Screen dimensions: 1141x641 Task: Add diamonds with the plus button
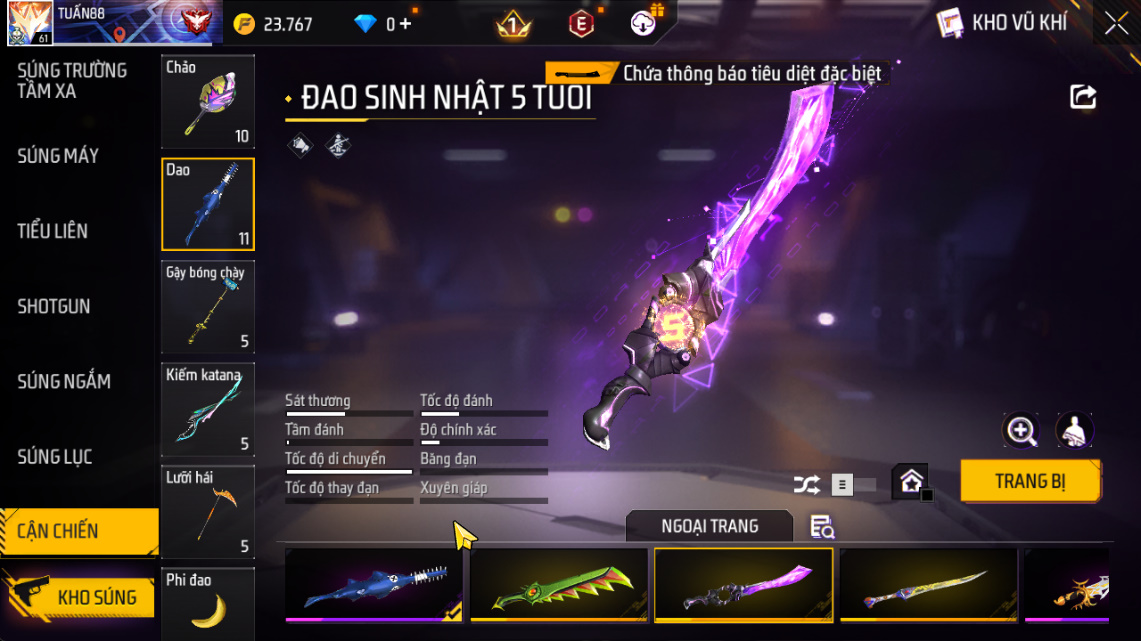pyautogui.click(x=405, y=24)
